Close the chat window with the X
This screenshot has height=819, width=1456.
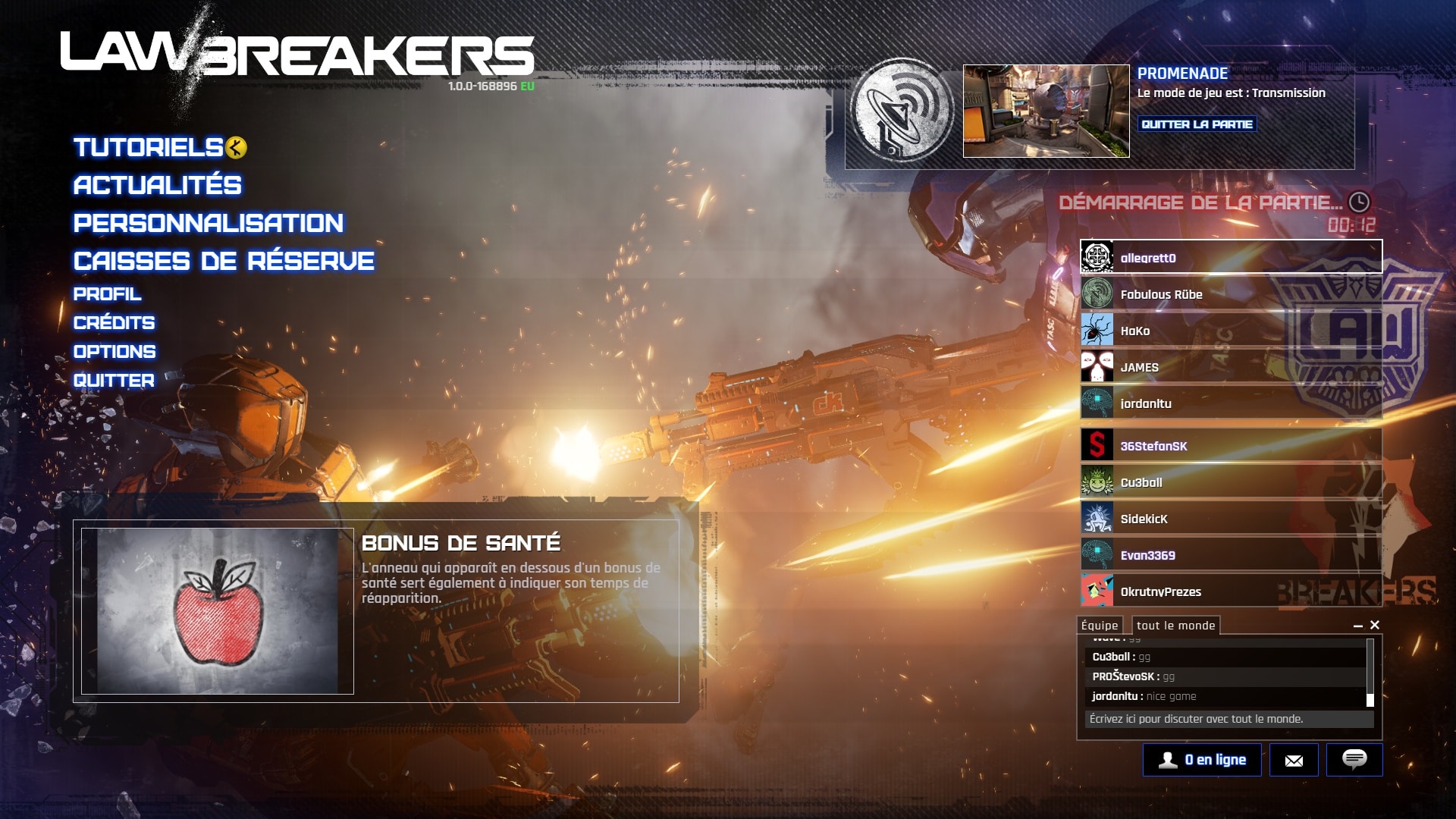1375,625
